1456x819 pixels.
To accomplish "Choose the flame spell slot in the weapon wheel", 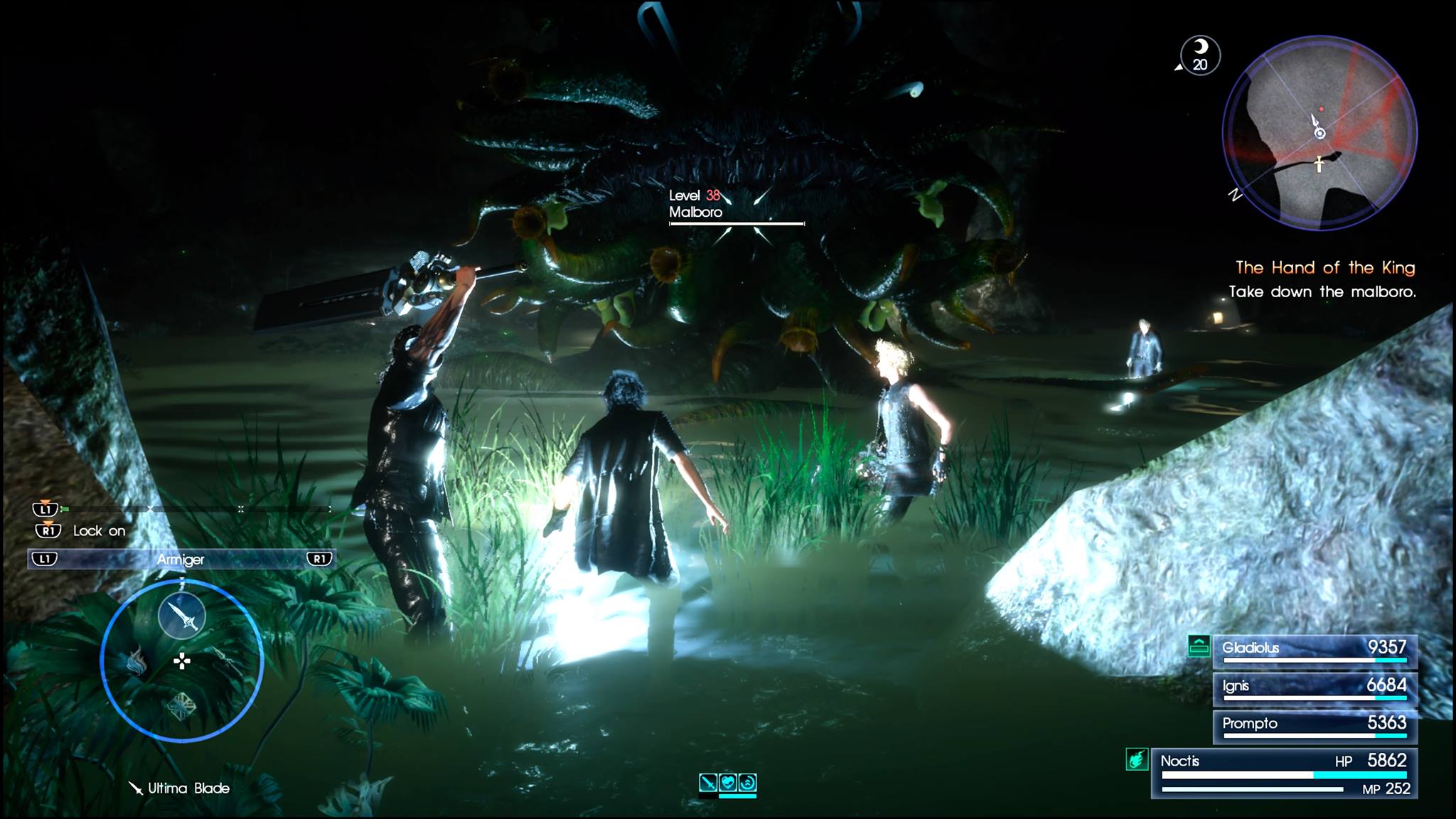I will (x=136, y=663).
